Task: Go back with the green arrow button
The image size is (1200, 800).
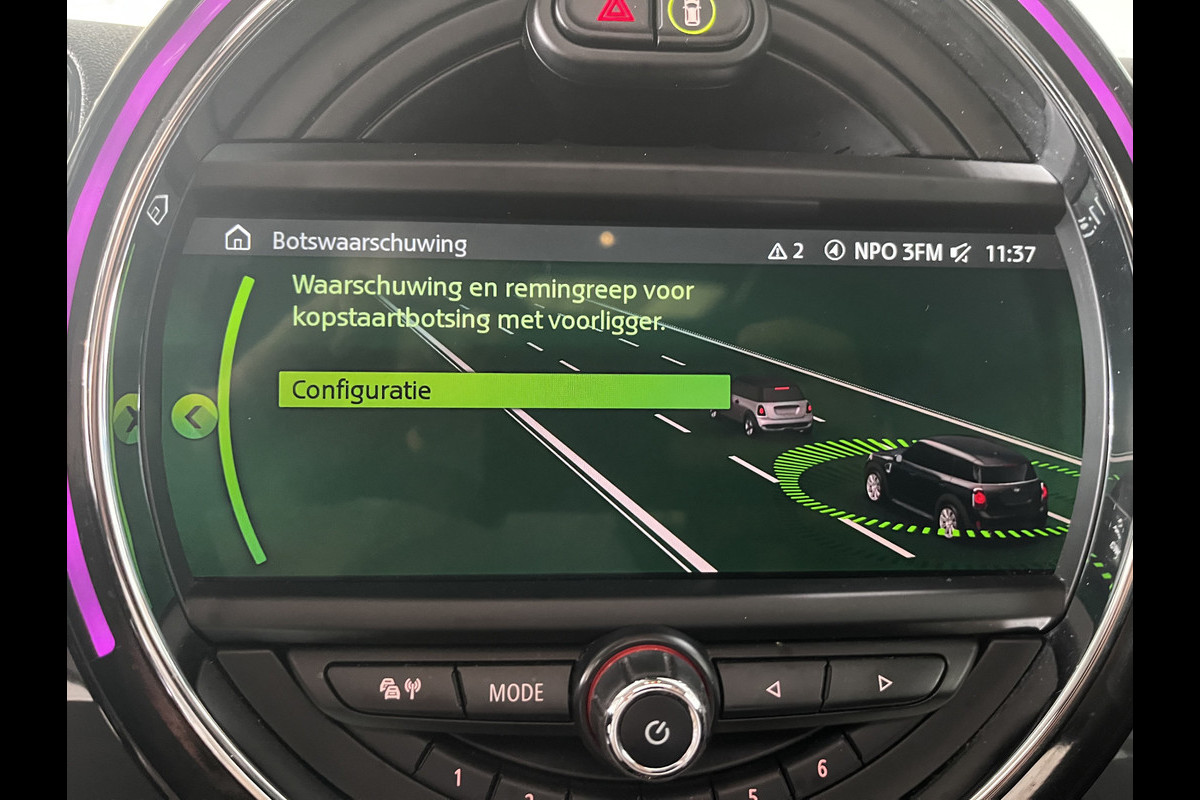Action: 194,418
